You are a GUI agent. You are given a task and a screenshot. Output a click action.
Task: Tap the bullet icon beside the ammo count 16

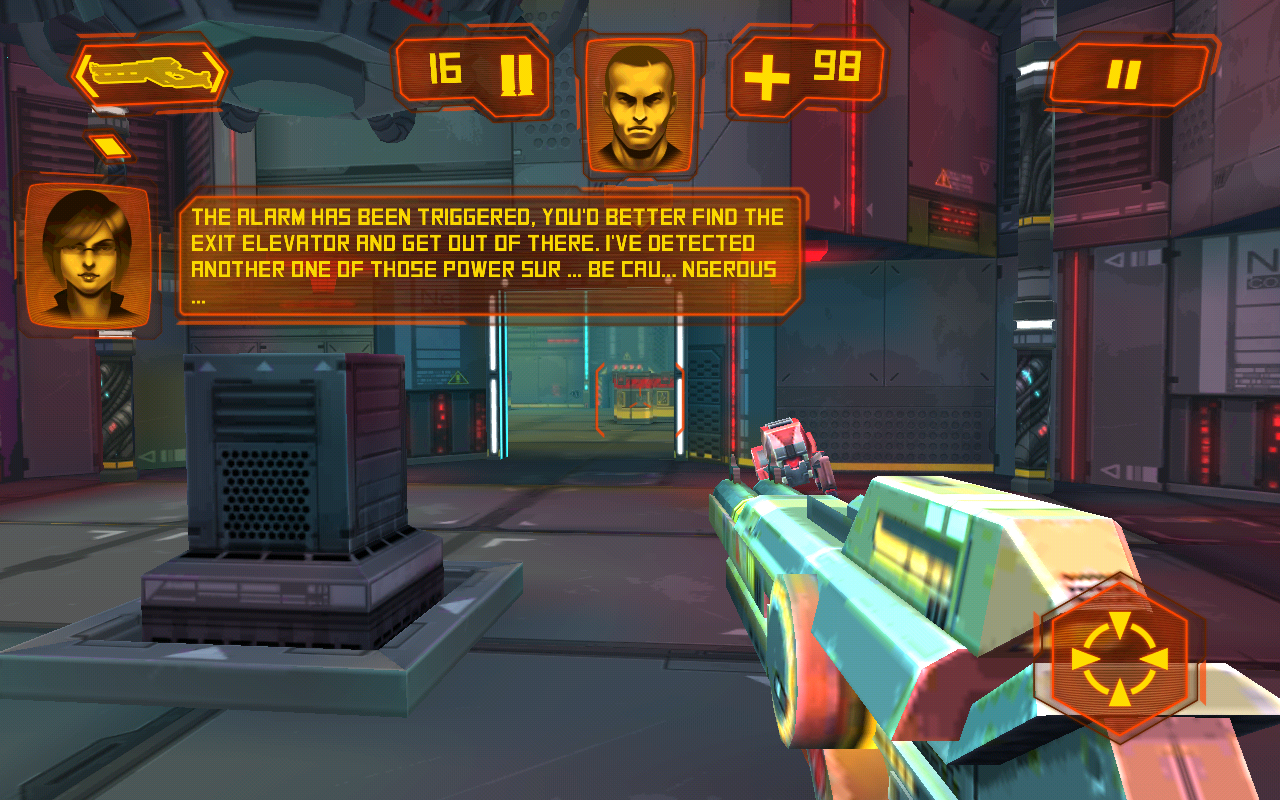pyautogui.click(x=516, y=73)
